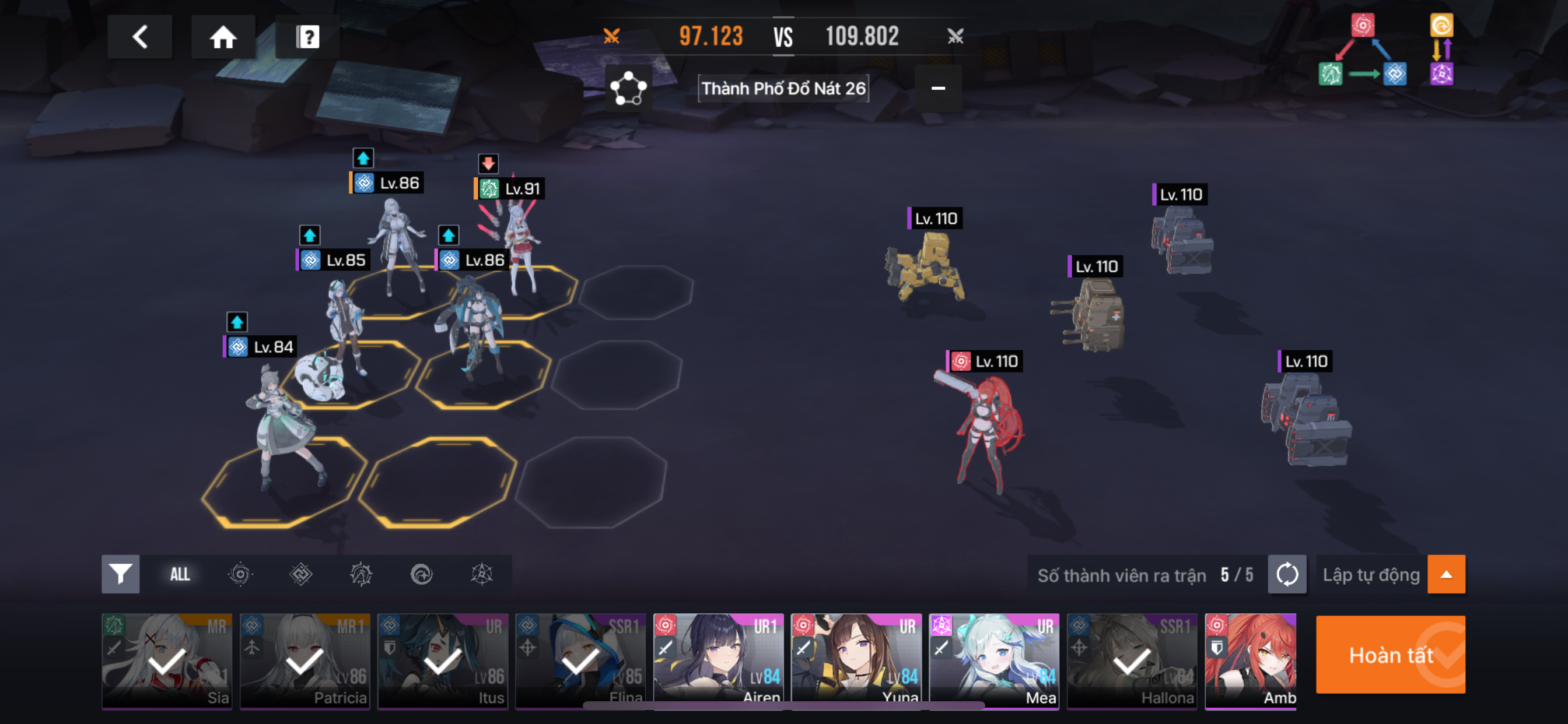Image resolution: width=1568 pixels, height=724 pixels.
Task: Toggle Hallona's character card
Action: (1132, 660)
